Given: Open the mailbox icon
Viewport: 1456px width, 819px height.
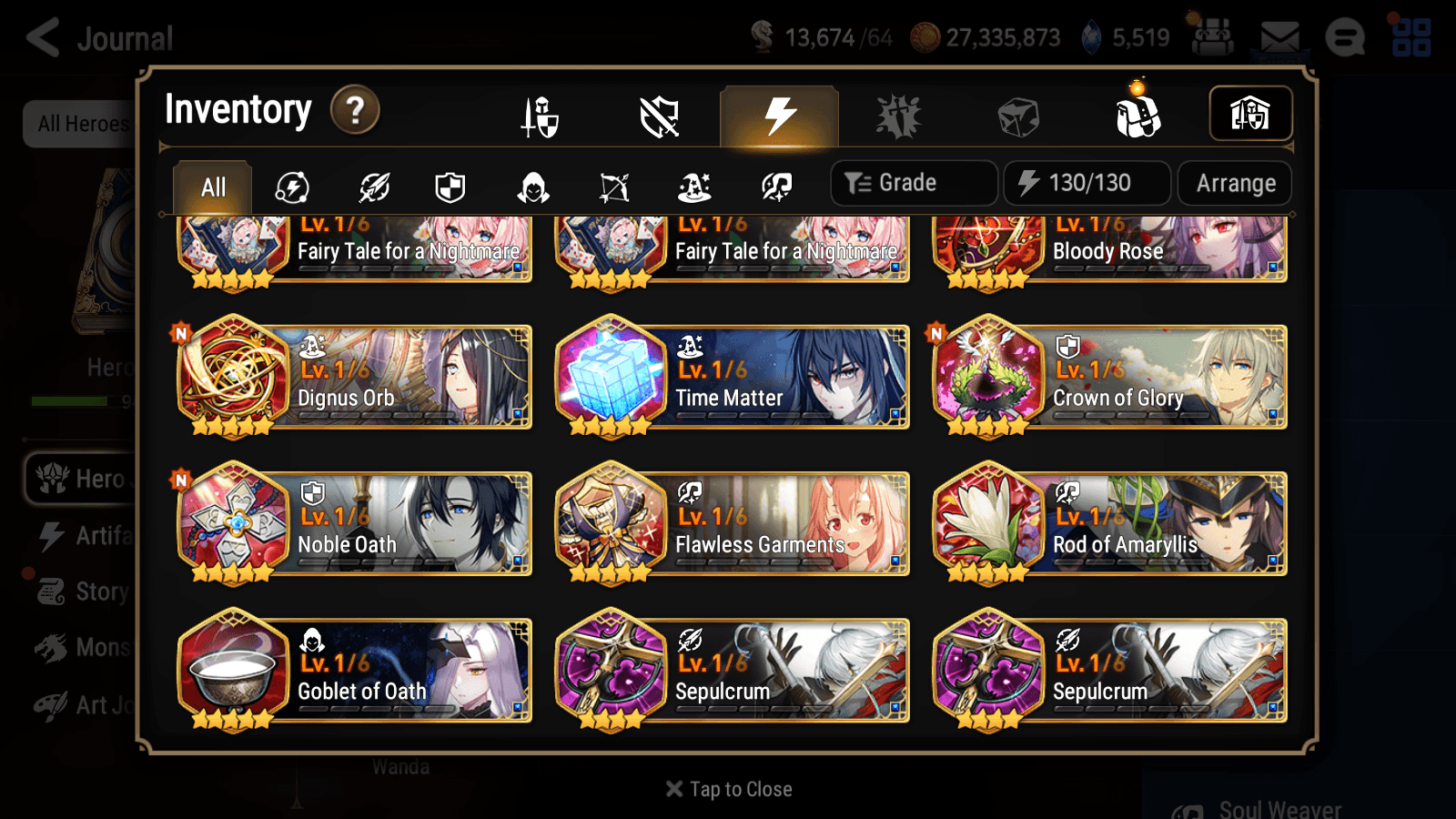Looking at the screenshot, I should point(1279,37).
